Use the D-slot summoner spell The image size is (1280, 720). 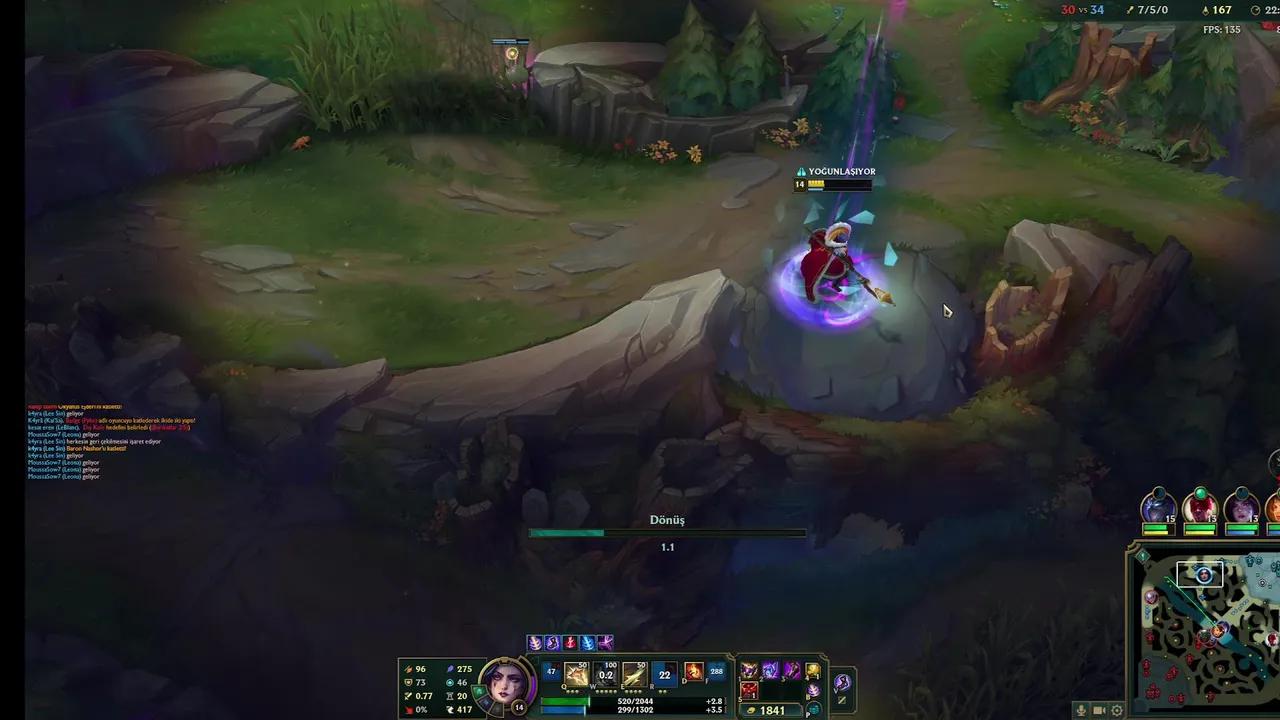pyautogui.click(x=693, y=673)
